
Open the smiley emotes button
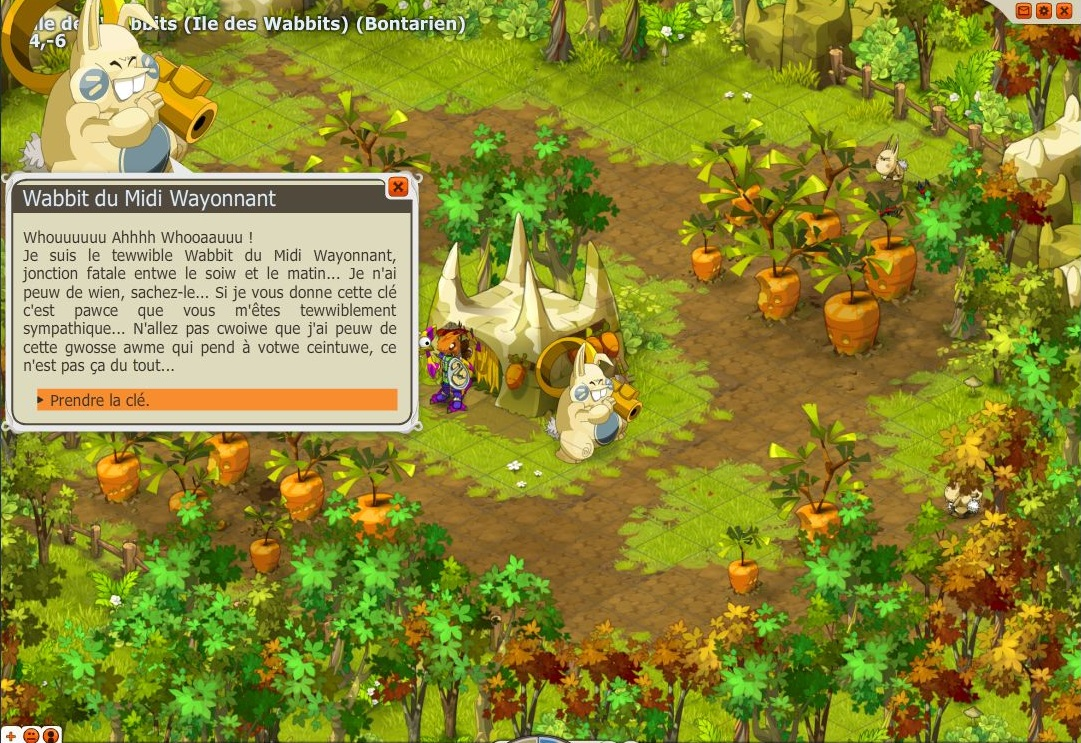(31, 736)
